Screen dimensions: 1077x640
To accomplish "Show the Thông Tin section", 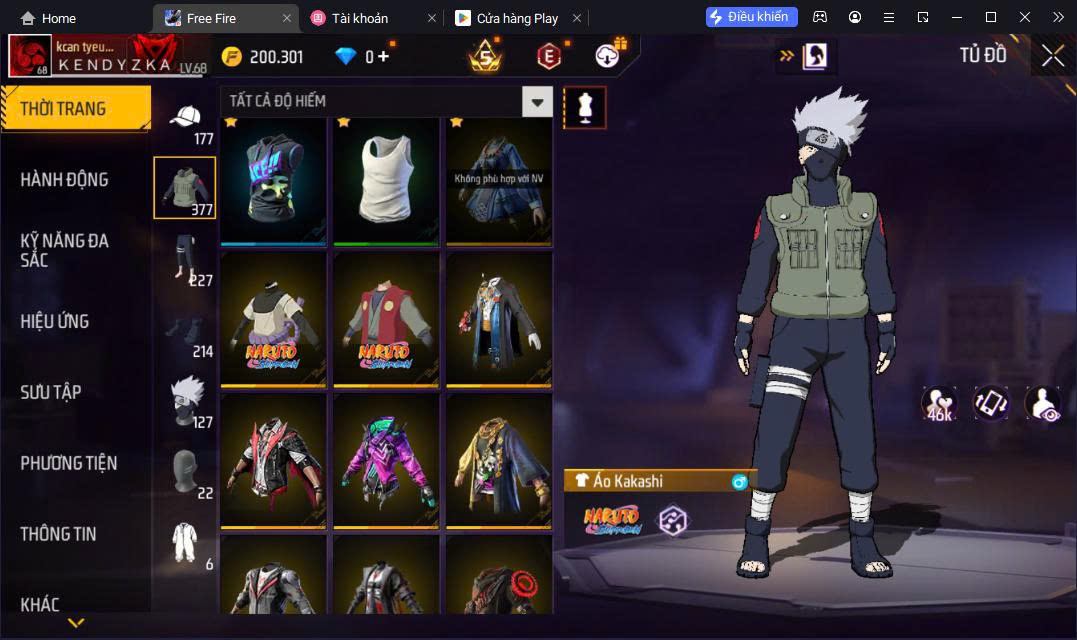I will coord(58,534).
